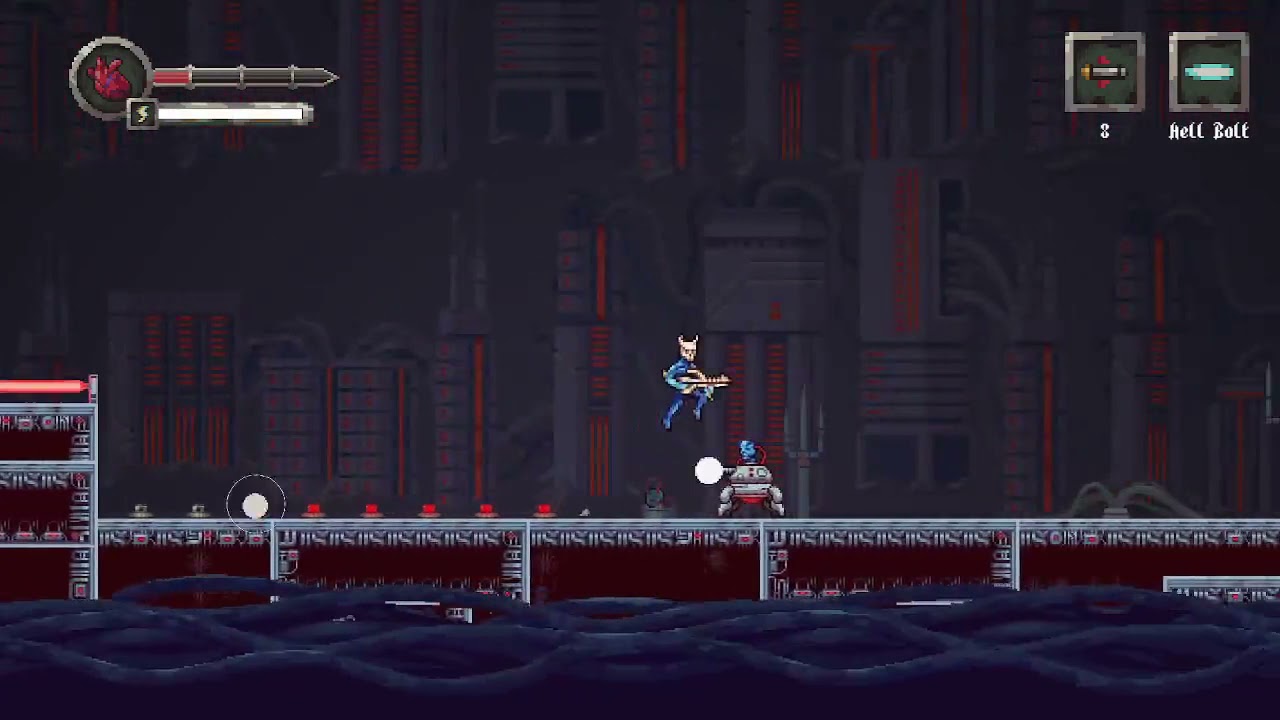Click the yellow lightning stamina icon
Viewport: 1280px width, 720px height.
point(141,113)
